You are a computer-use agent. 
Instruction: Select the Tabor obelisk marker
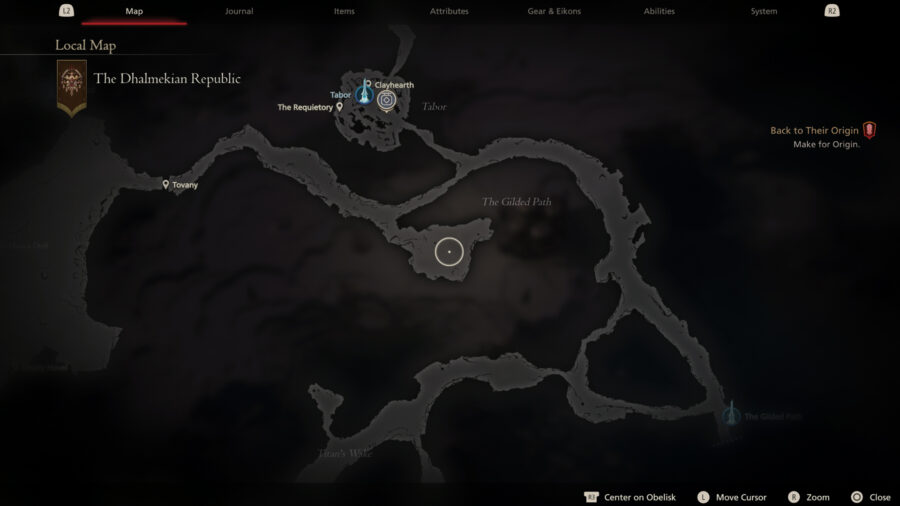pos(363,95)
